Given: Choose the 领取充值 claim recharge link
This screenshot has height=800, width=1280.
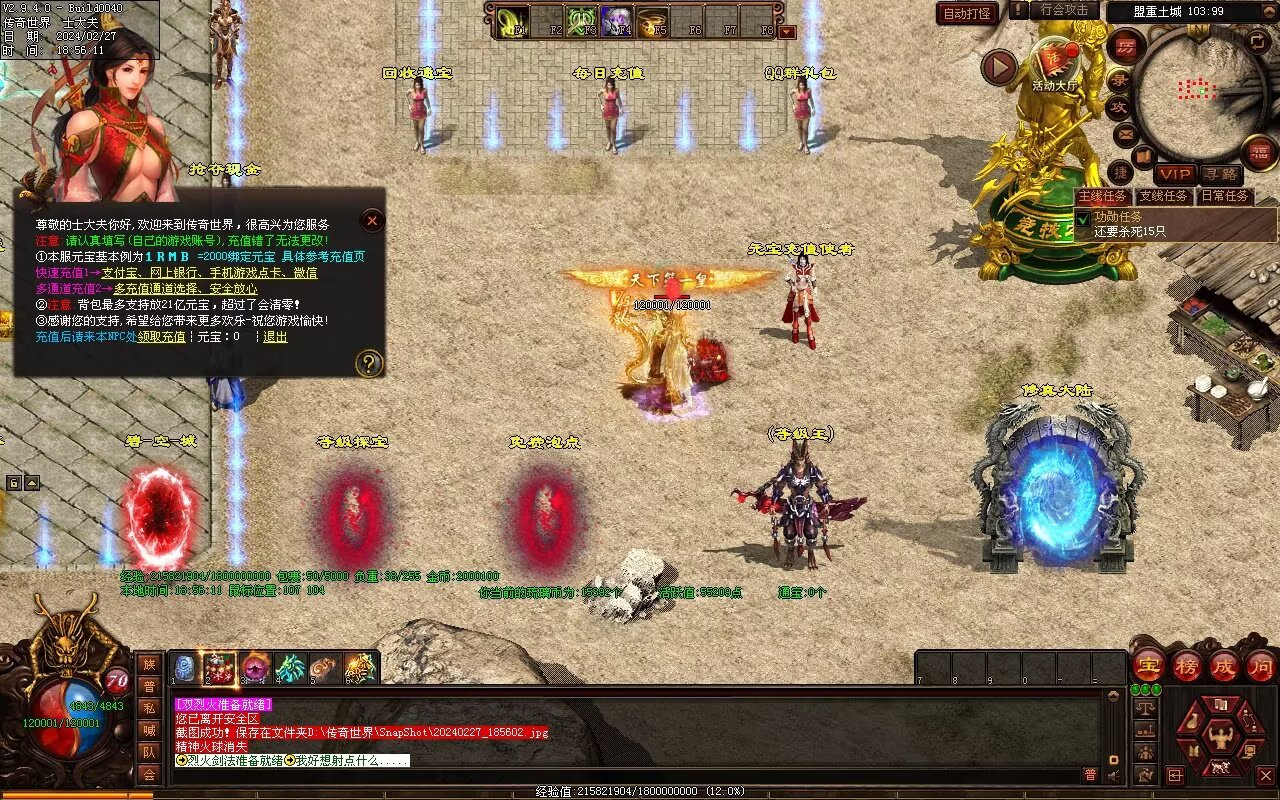Looking at the screenshot, I should click(161, 337).
